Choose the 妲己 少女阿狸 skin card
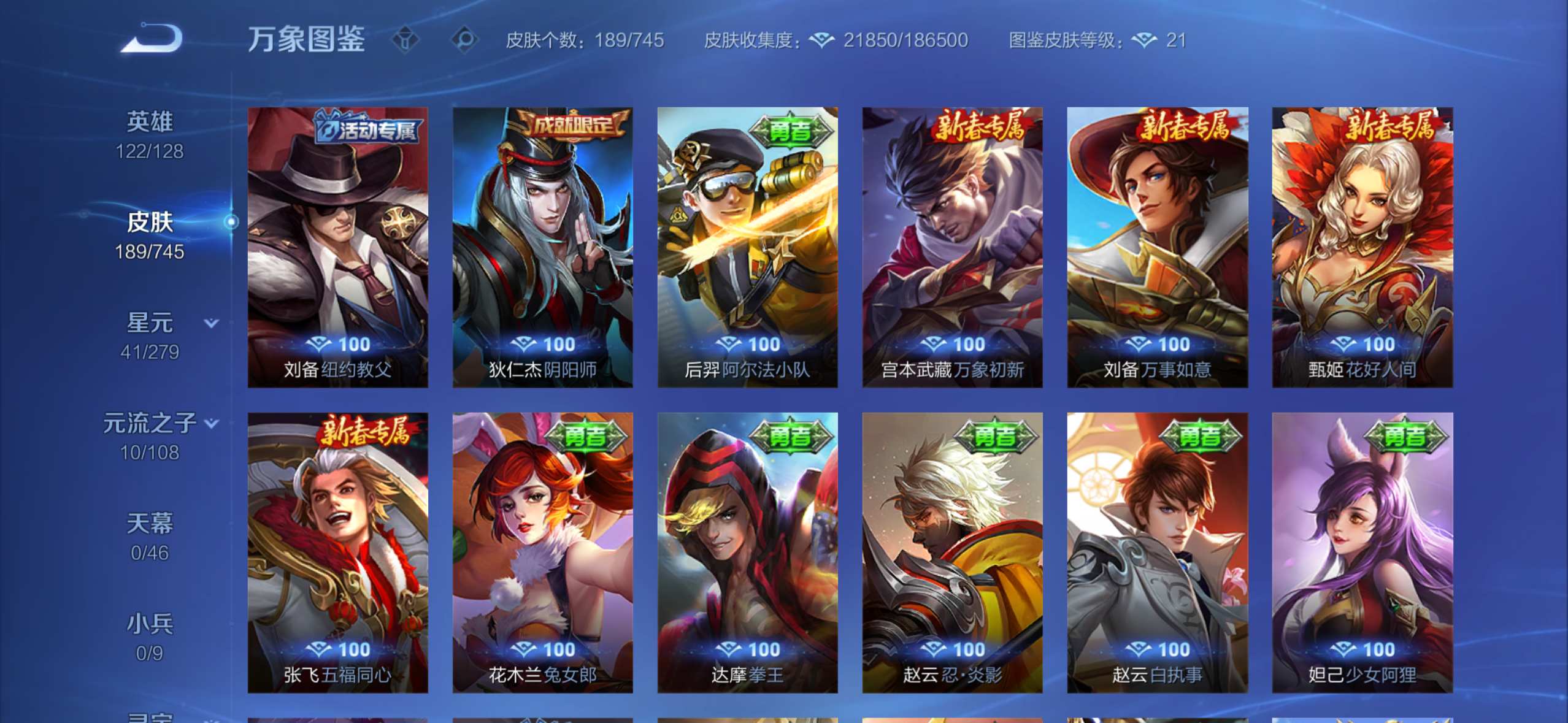This screenshot has height=723, width=1568. pos(1362,553)
